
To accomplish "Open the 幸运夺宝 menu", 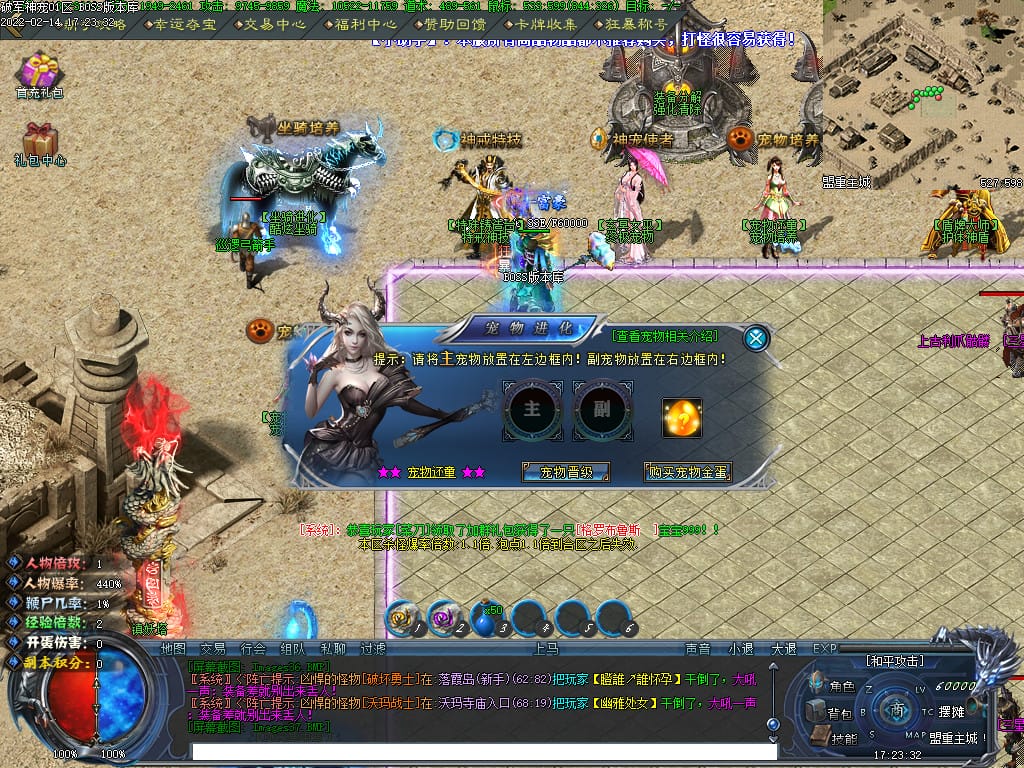I will 185,24.
